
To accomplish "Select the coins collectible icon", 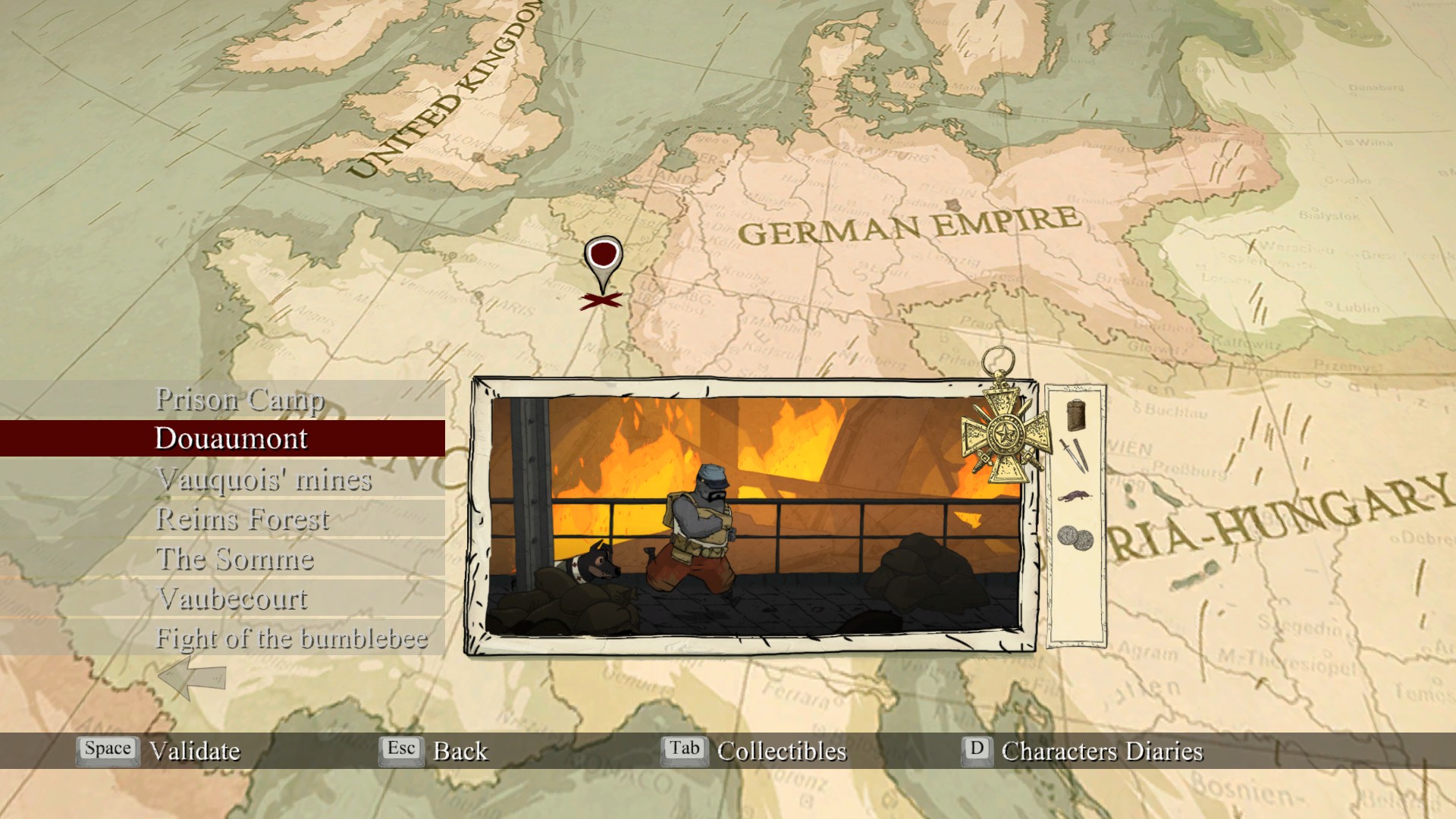I will (1075, 538).
